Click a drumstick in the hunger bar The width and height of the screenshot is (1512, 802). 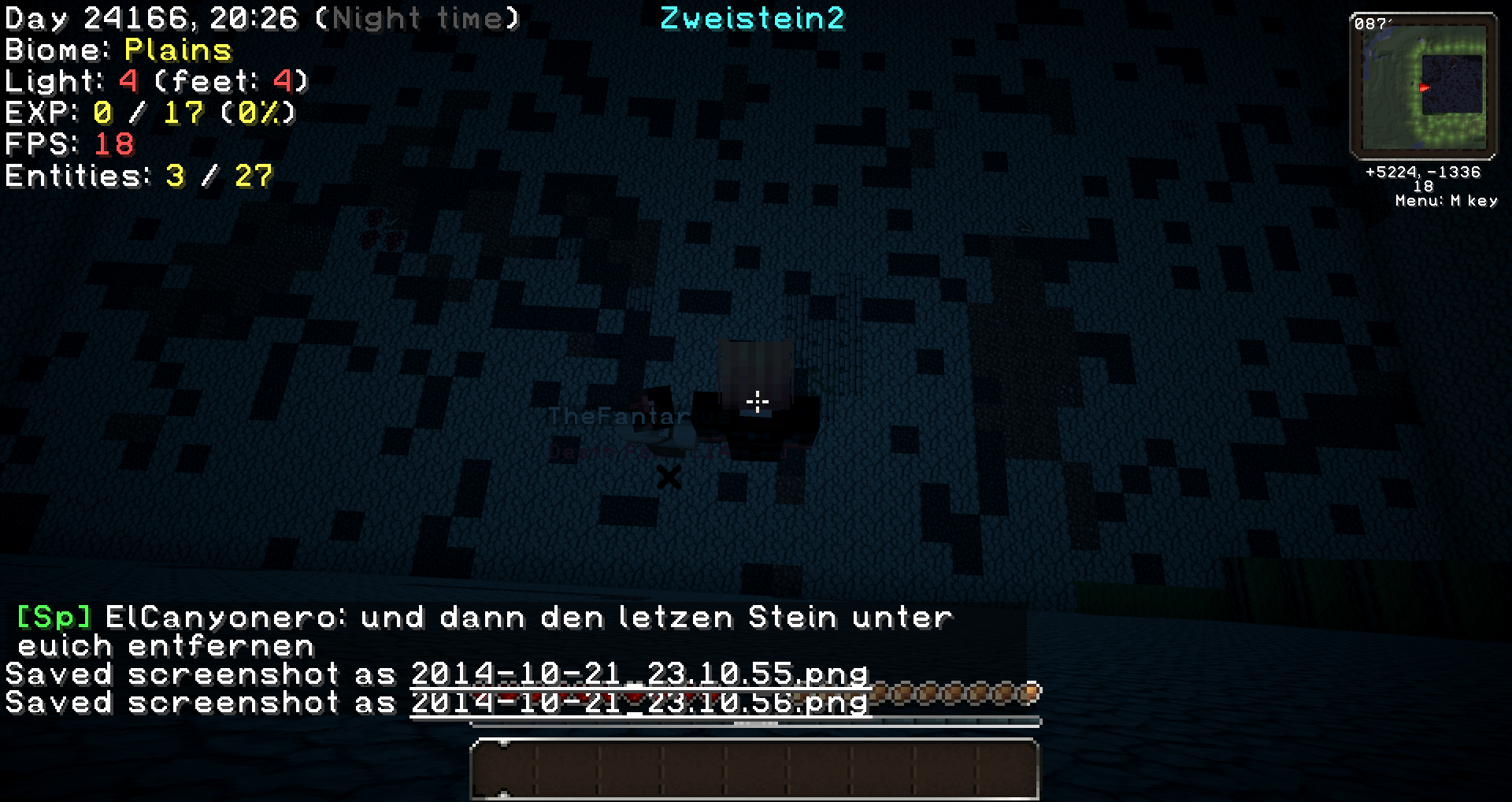[945, 694]
